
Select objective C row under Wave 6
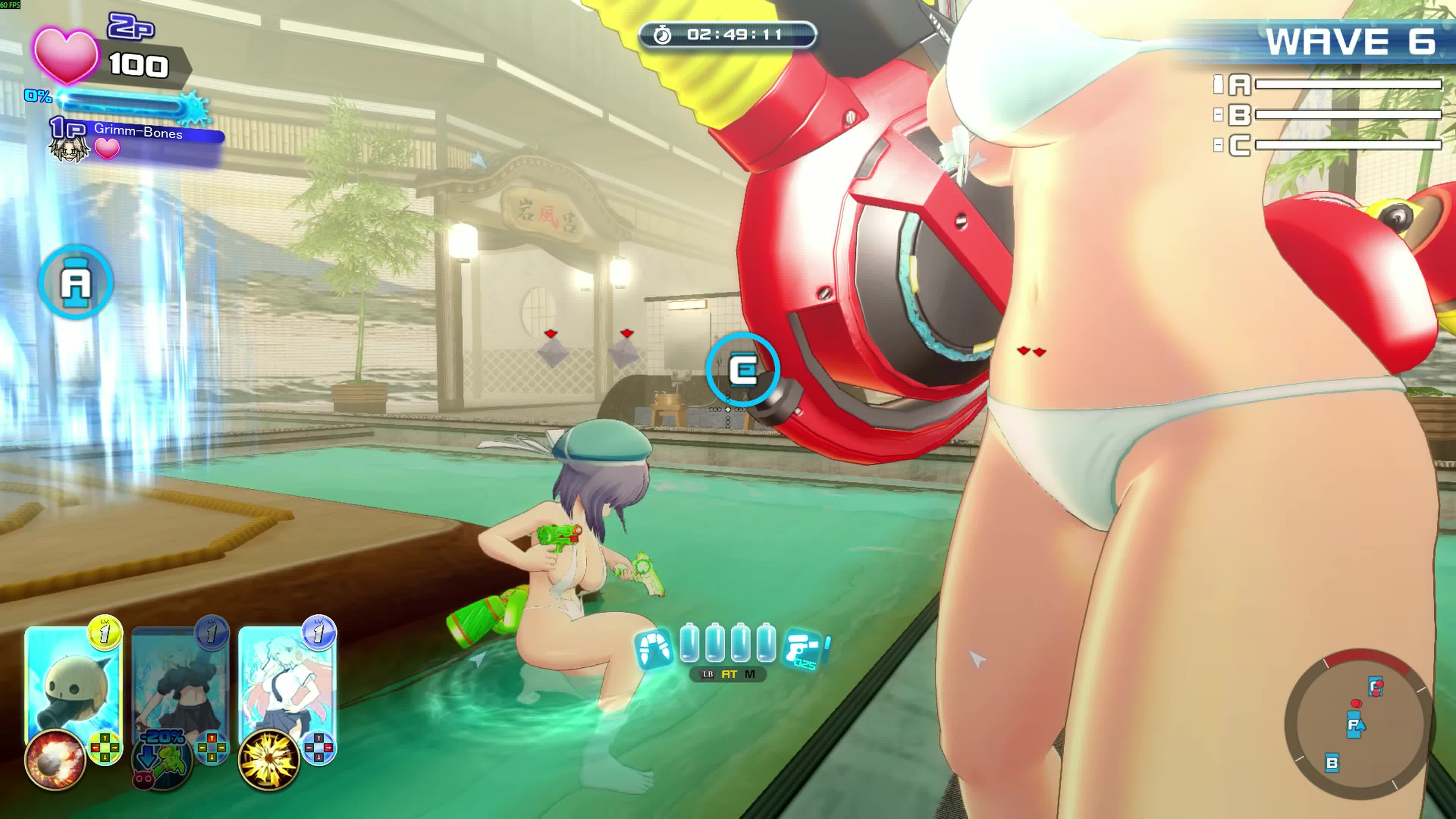coord(1328,145)
